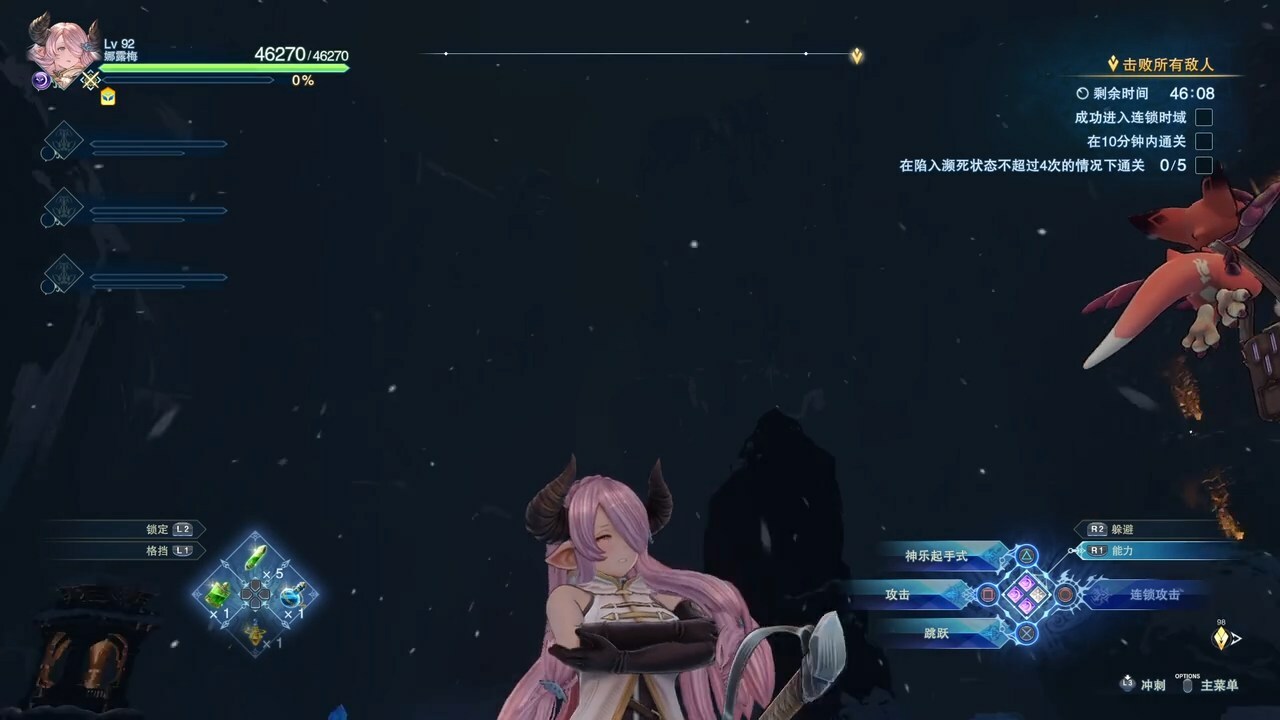Open the 能力 abilities panel label
The width and height of the screenshot is (1280, 720).
point(1122,551)
